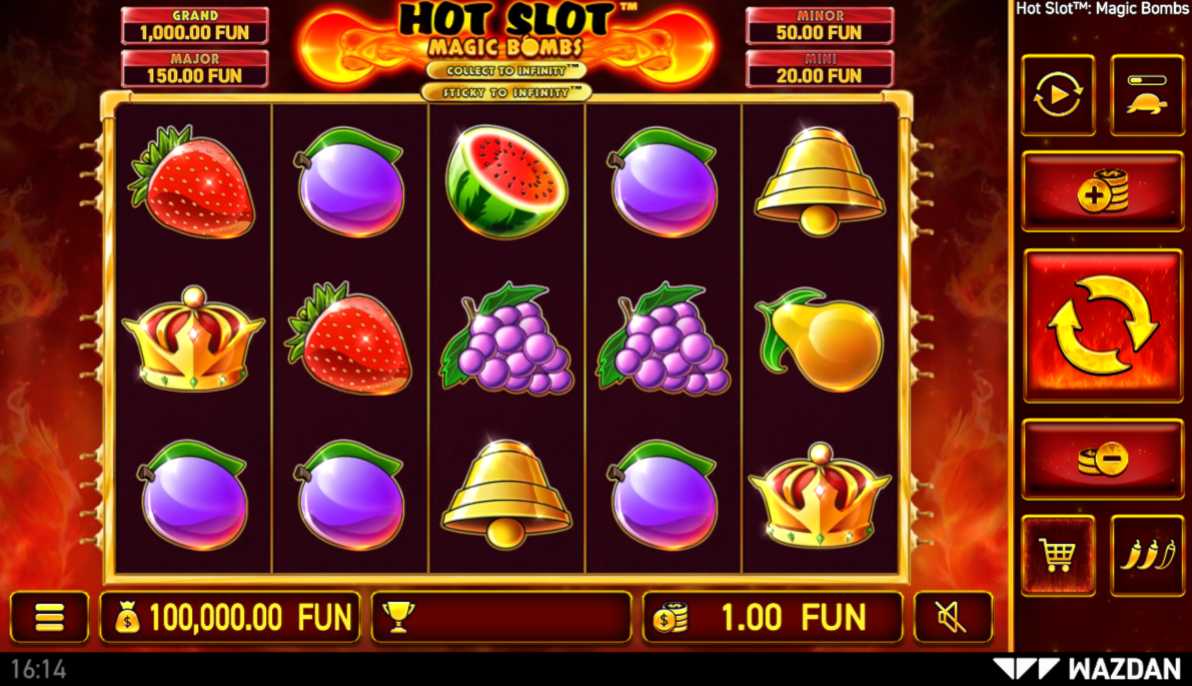The image size is (1192, 686).
Task: Decrease the bet with the coins minus button
Action: point(1102,459)
